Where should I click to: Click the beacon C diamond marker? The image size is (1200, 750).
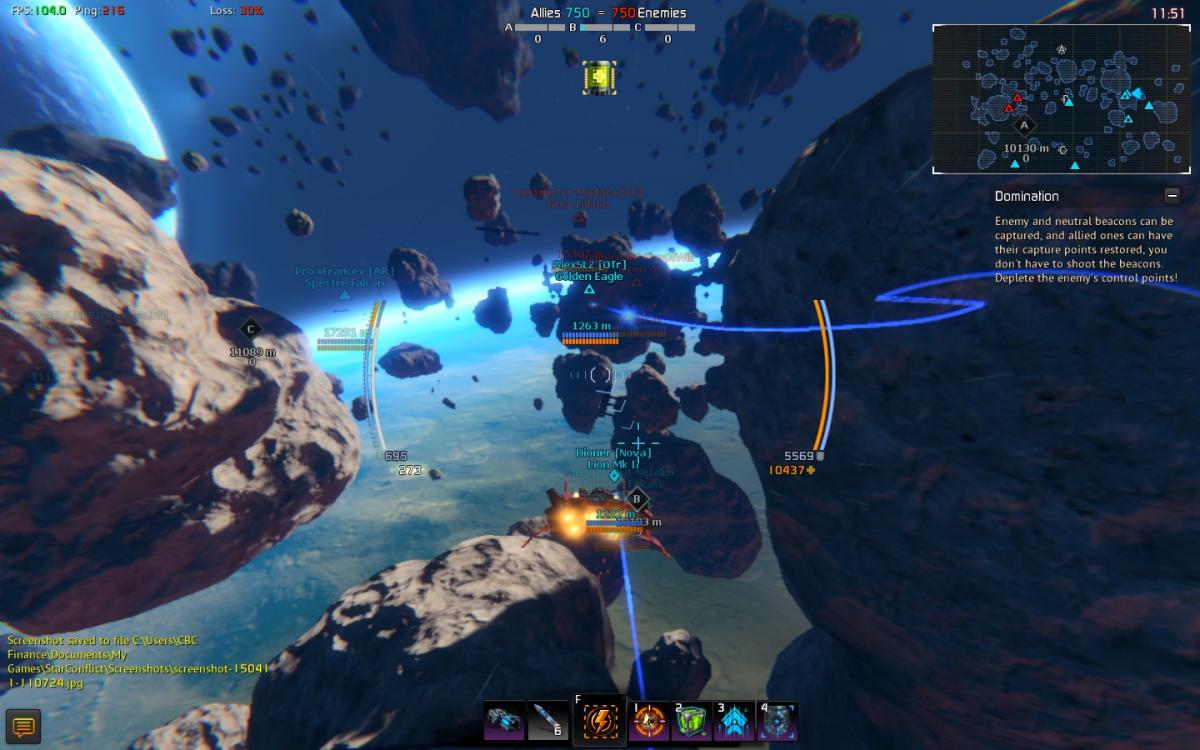pos(250,328)
